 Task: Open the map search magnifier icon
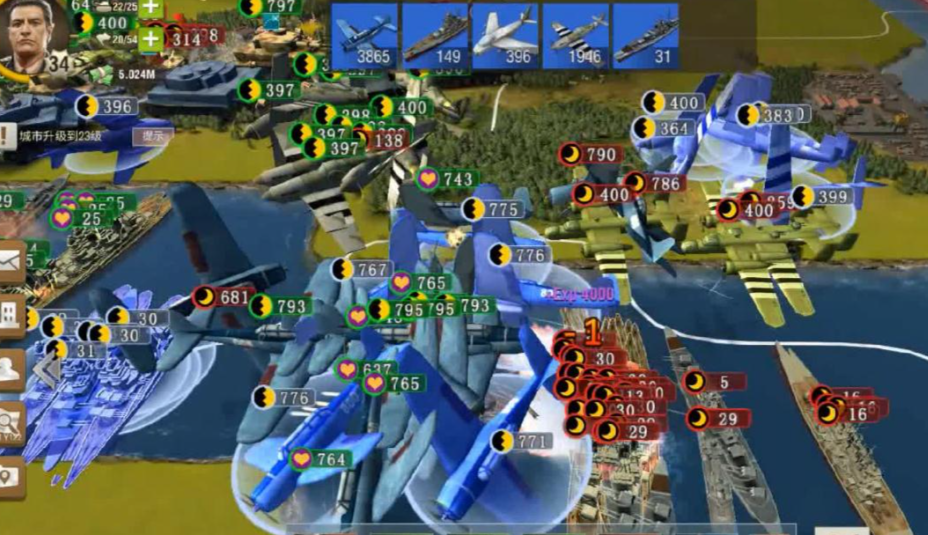(x=11, y=423)
